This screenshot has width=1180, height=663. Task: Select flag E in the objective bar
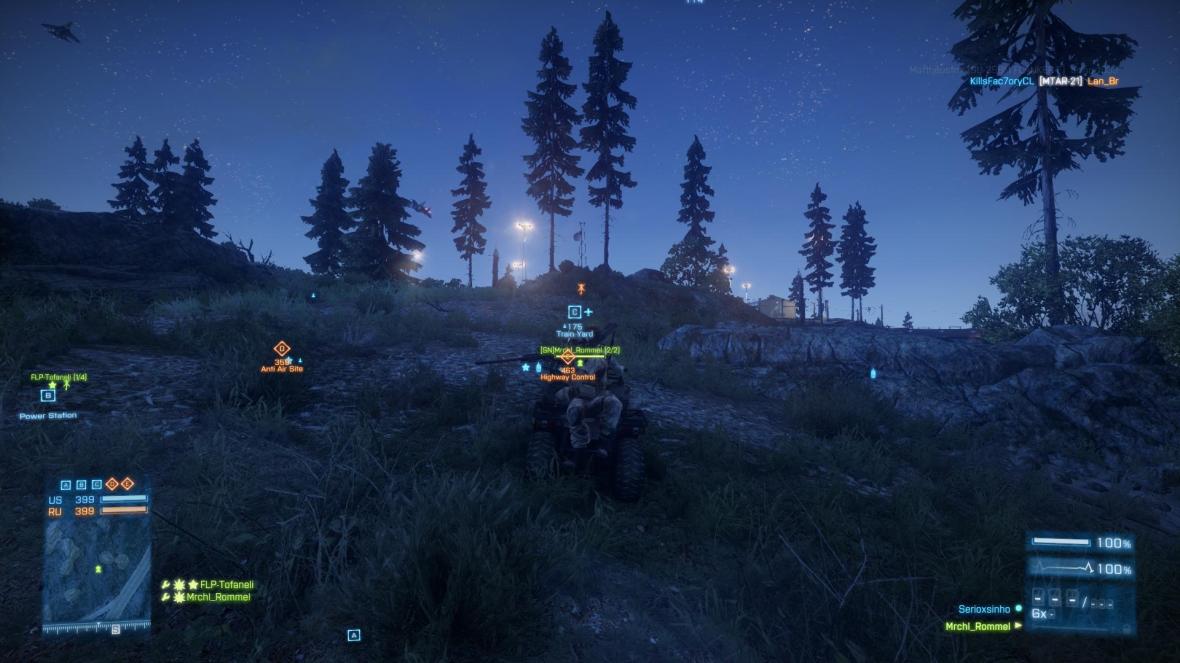tap(127, 485)
